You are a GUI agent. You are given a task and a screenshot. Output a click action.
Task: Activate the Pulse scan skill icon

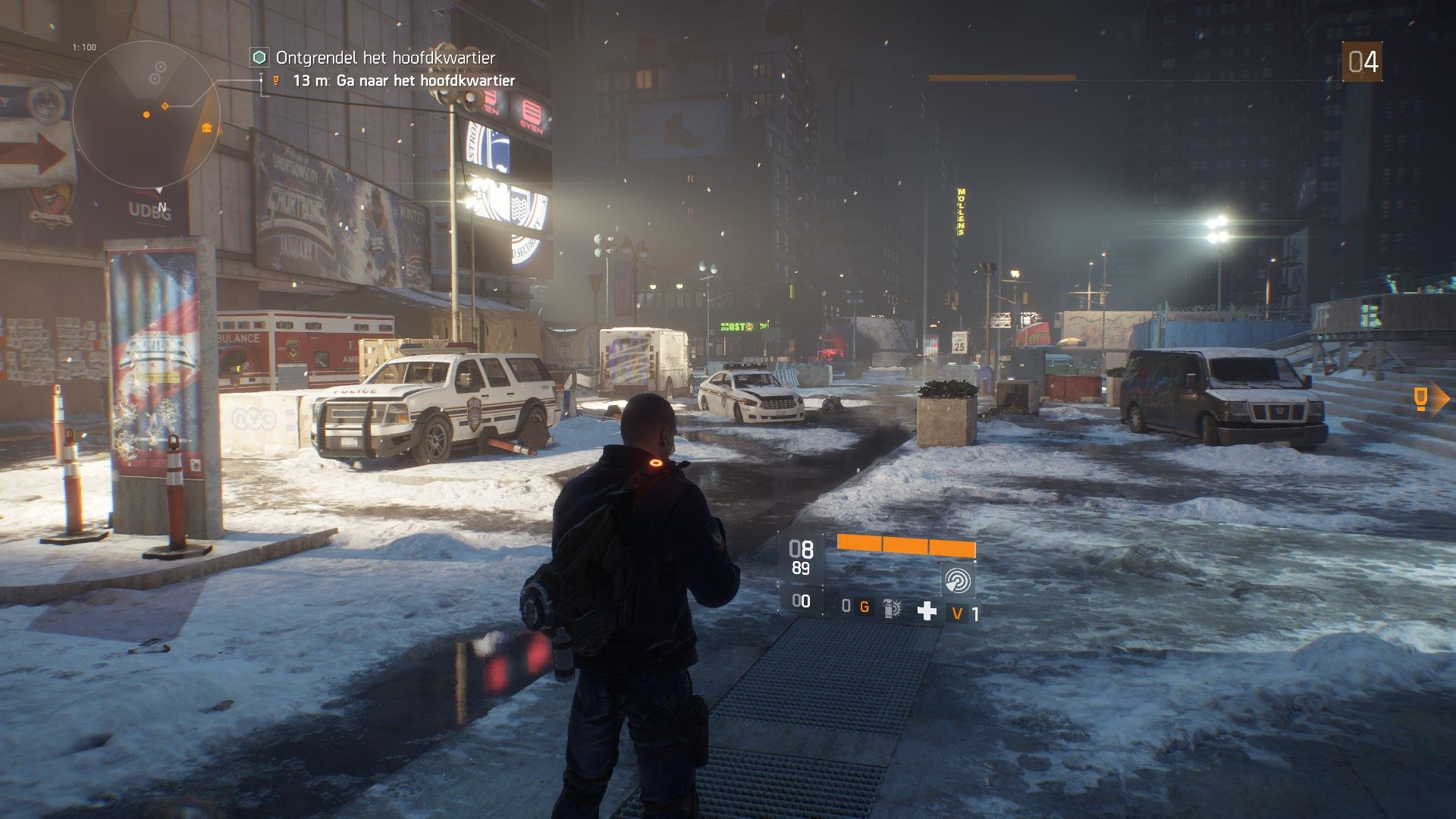tap(957, 581)
